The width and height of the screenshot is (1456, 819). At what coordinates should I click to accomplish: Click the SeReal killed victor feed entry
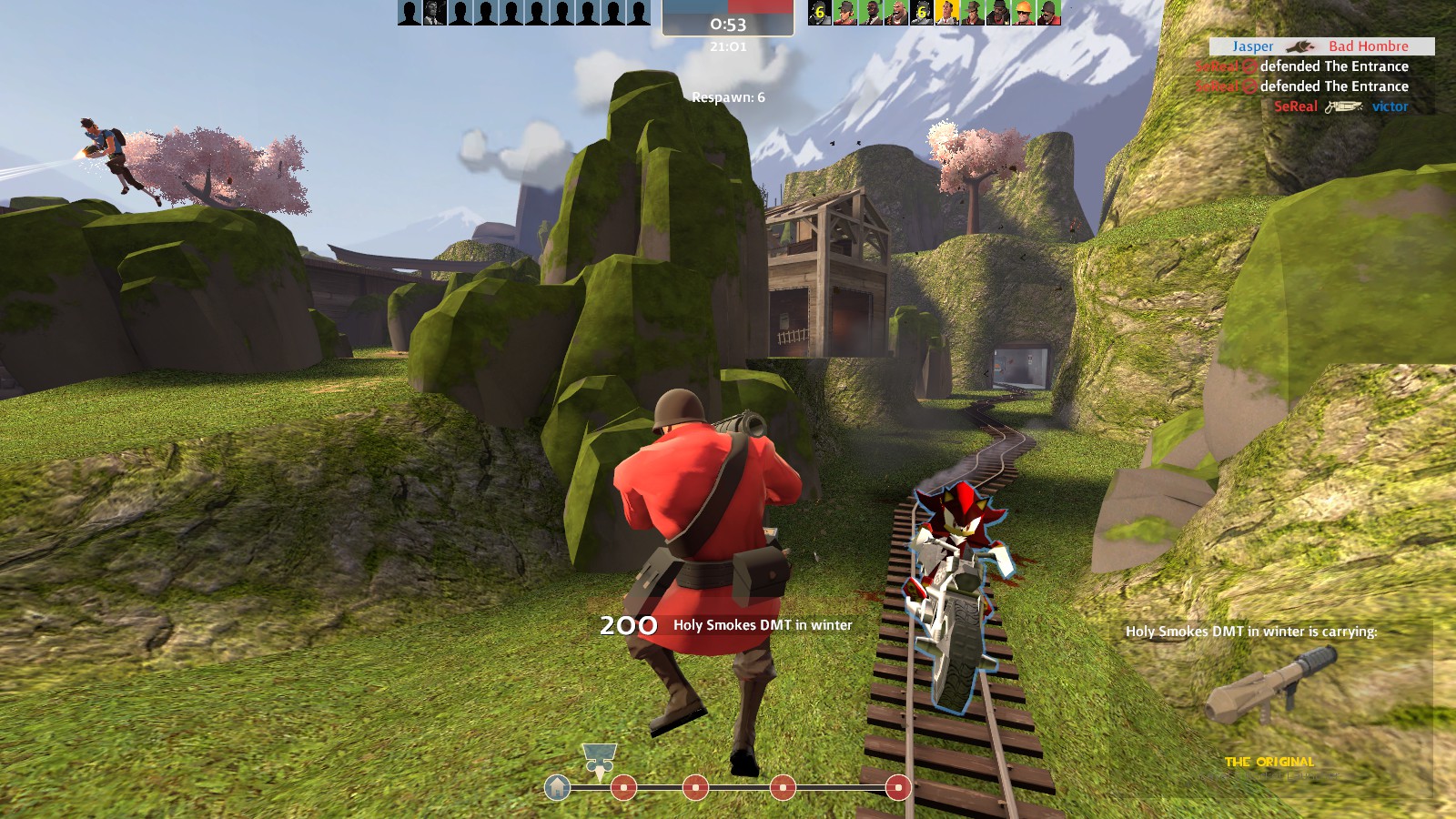[x=1340, y=106]
